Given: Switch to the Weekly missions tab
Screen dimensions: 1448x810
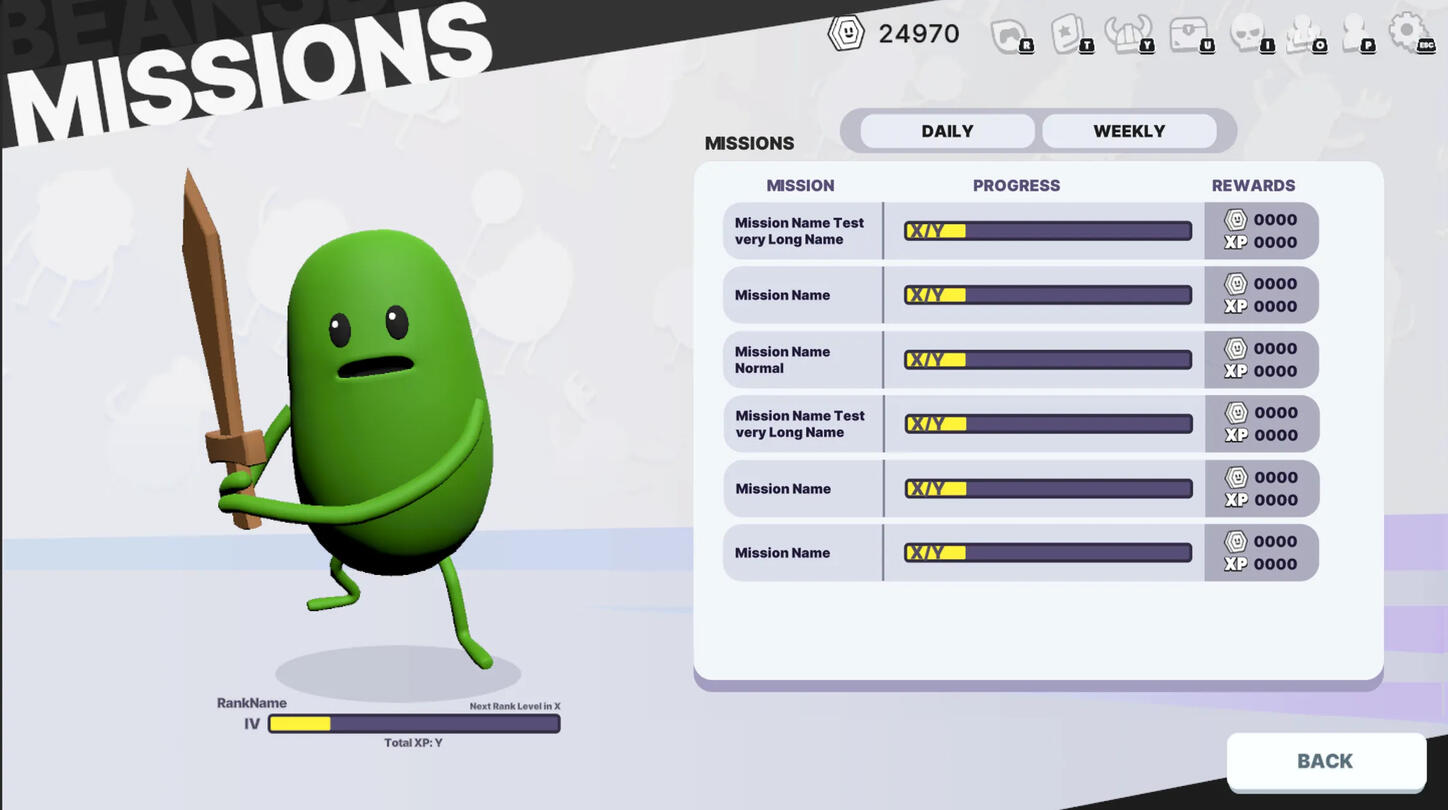Looking at the screenshot, I should (x=1129, y=131).
